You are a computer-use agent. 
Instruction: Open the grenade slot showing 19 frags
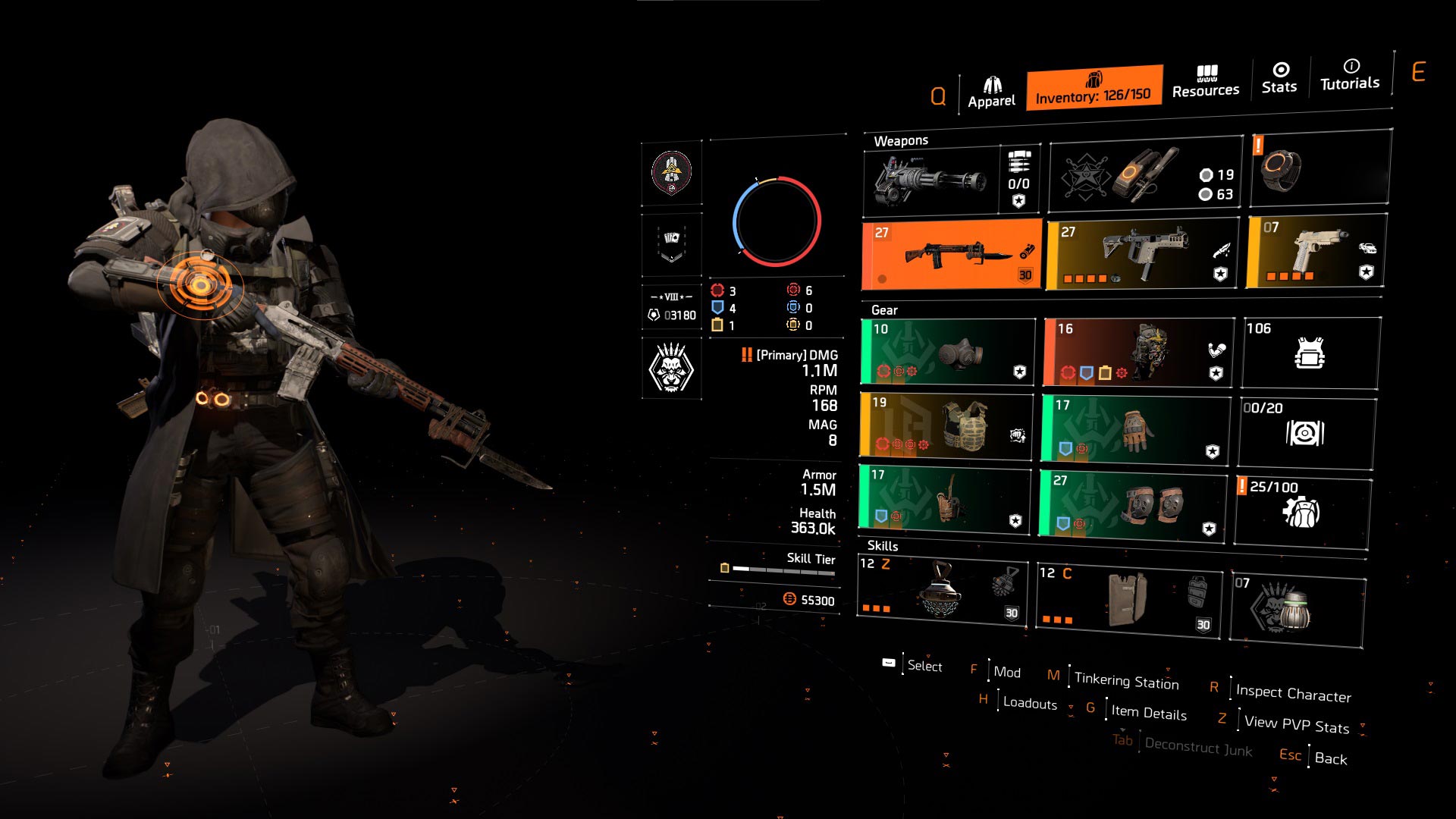[x=1137, y=178]
